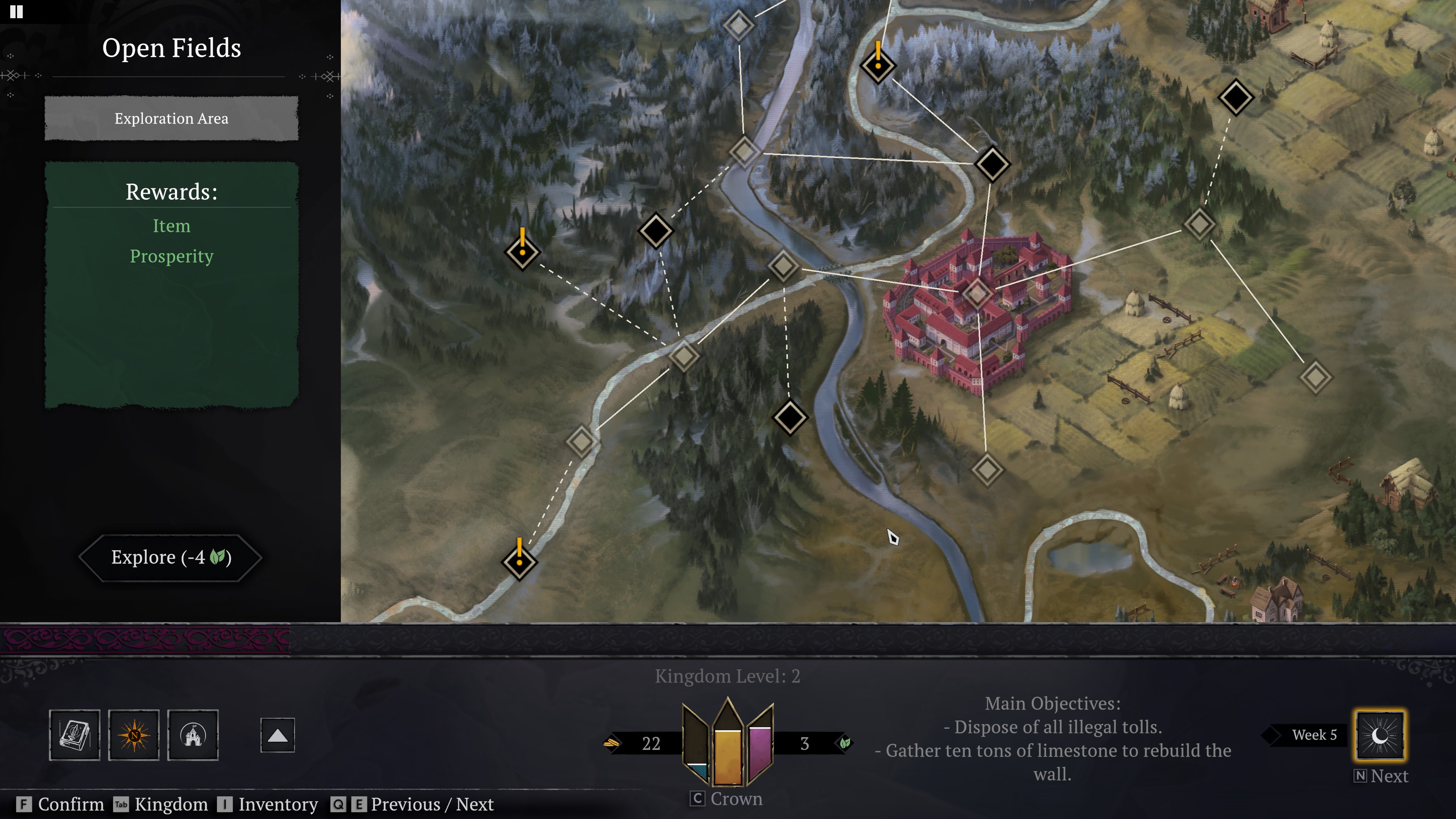
Task: Click the Week 5 indicator
Action: (1316, 735)
